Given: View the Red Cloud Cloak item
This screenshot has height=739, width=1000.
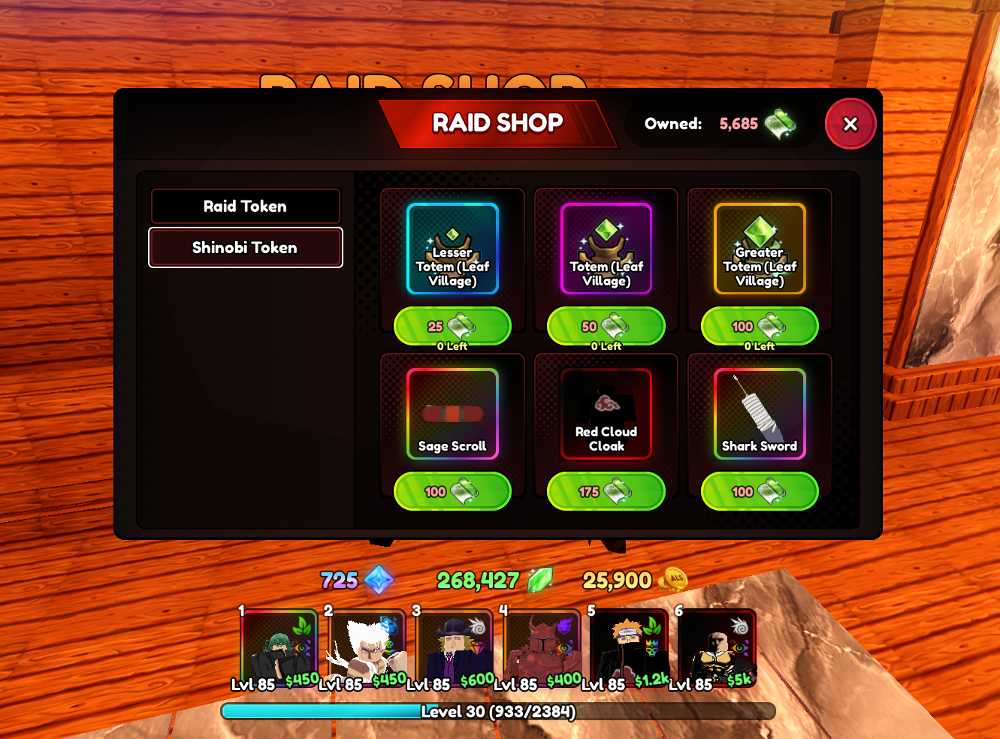Looking at the screenshot, I should [606, 414].
